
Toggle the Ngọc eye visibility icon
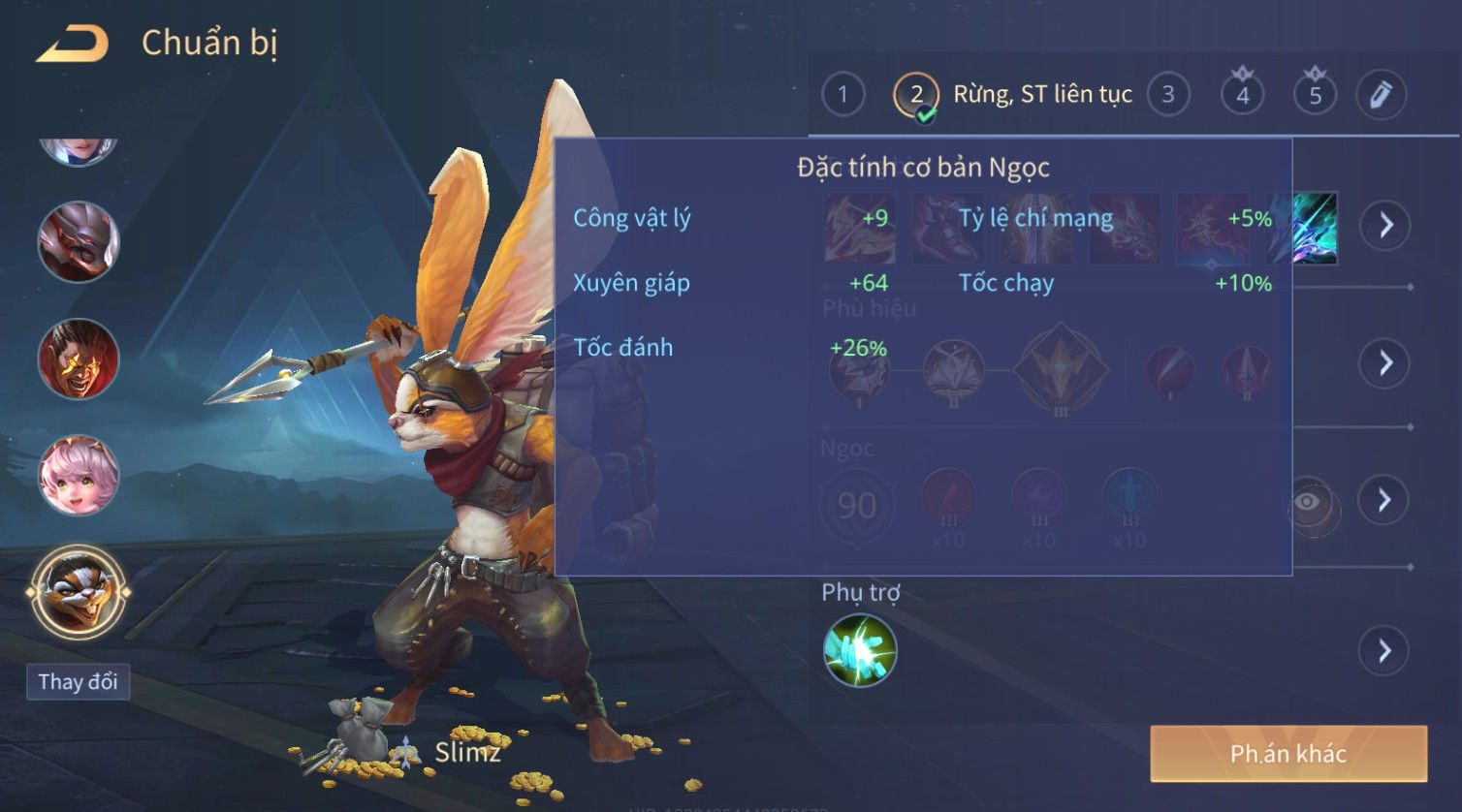click(x=1308, y=501)
